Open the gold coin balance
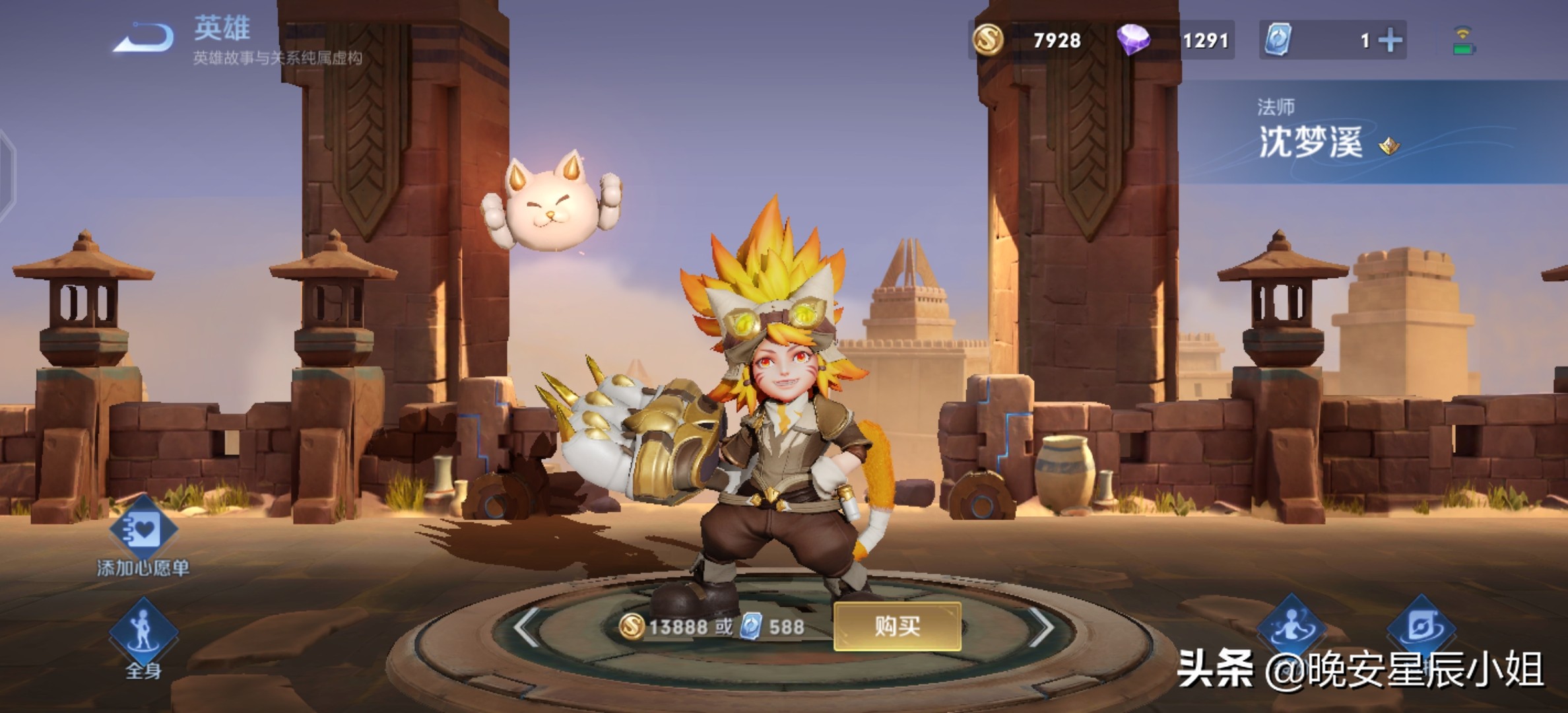 pyautogui.click(x=1028, y=40)
